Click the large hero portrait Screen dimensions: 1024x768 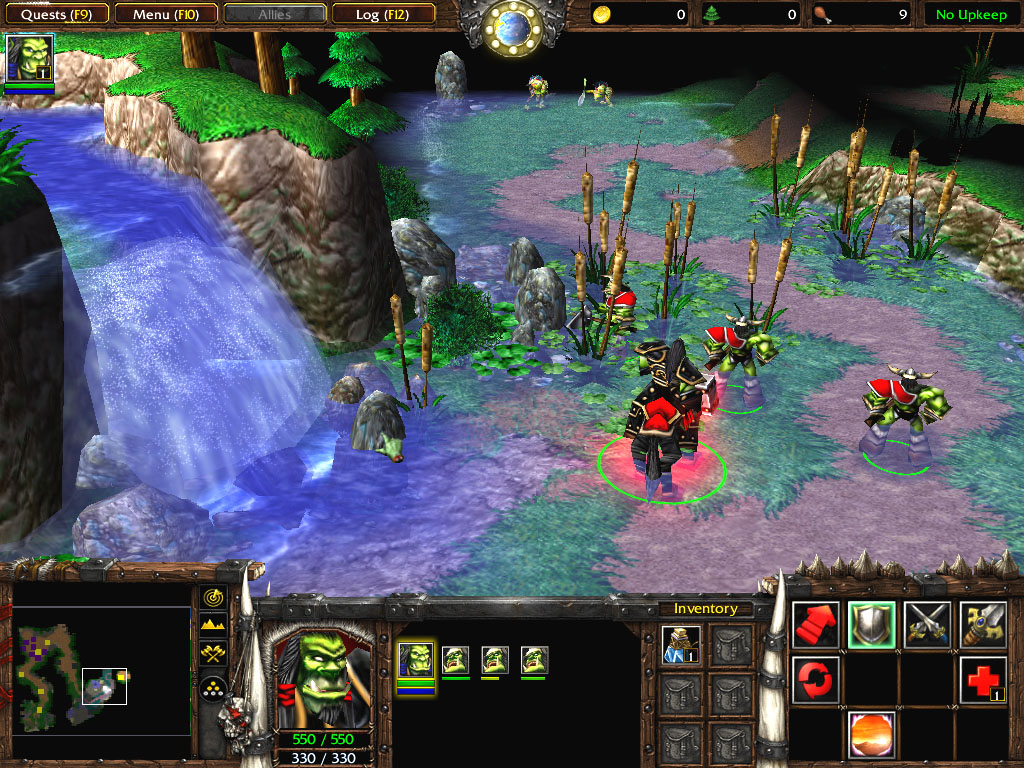coord(320,674)
